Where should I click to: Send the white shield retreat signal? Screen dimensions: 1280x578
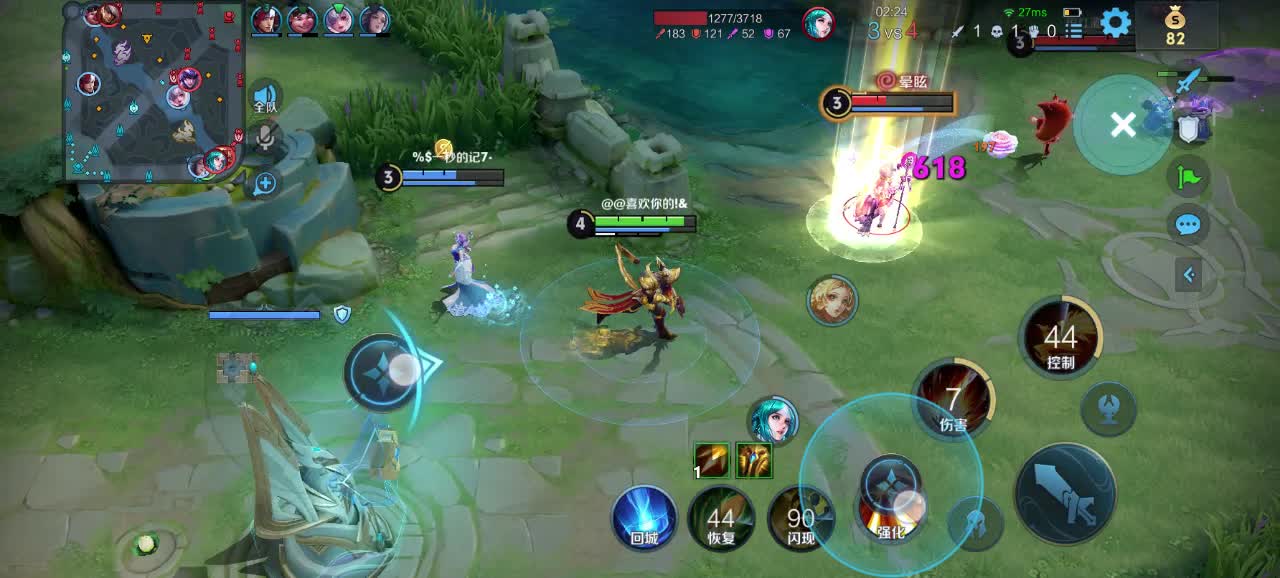(1188, 129)
